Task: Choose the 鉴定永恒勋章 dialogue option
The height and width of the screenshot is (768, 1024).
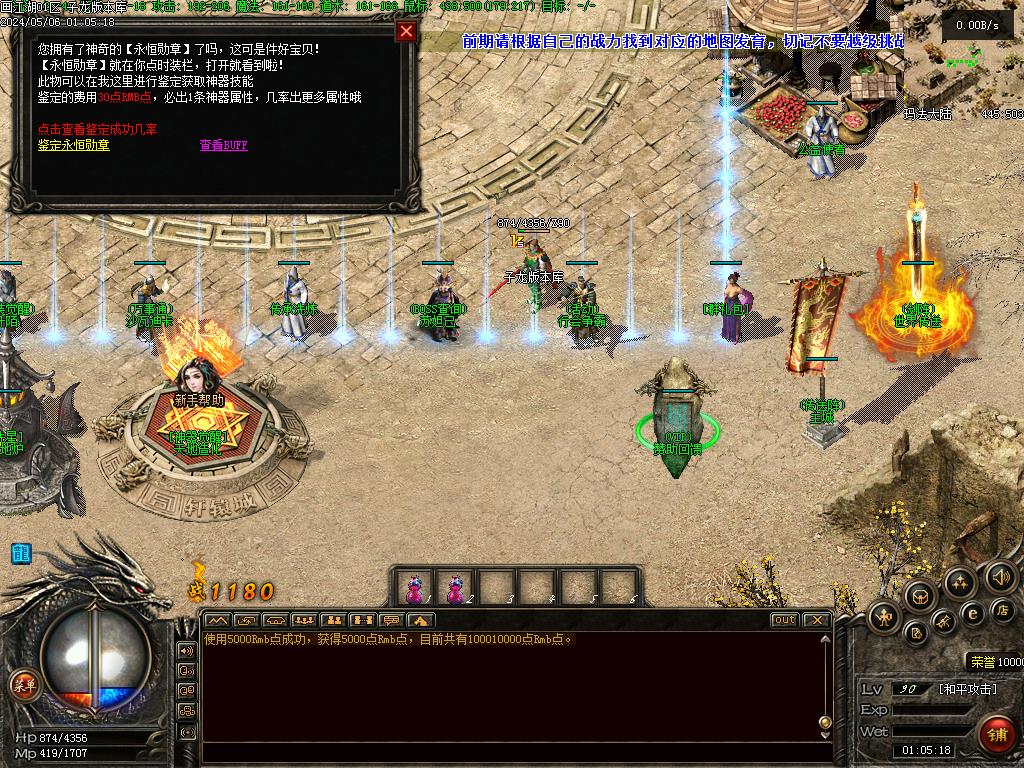Action: click(74, 146)
